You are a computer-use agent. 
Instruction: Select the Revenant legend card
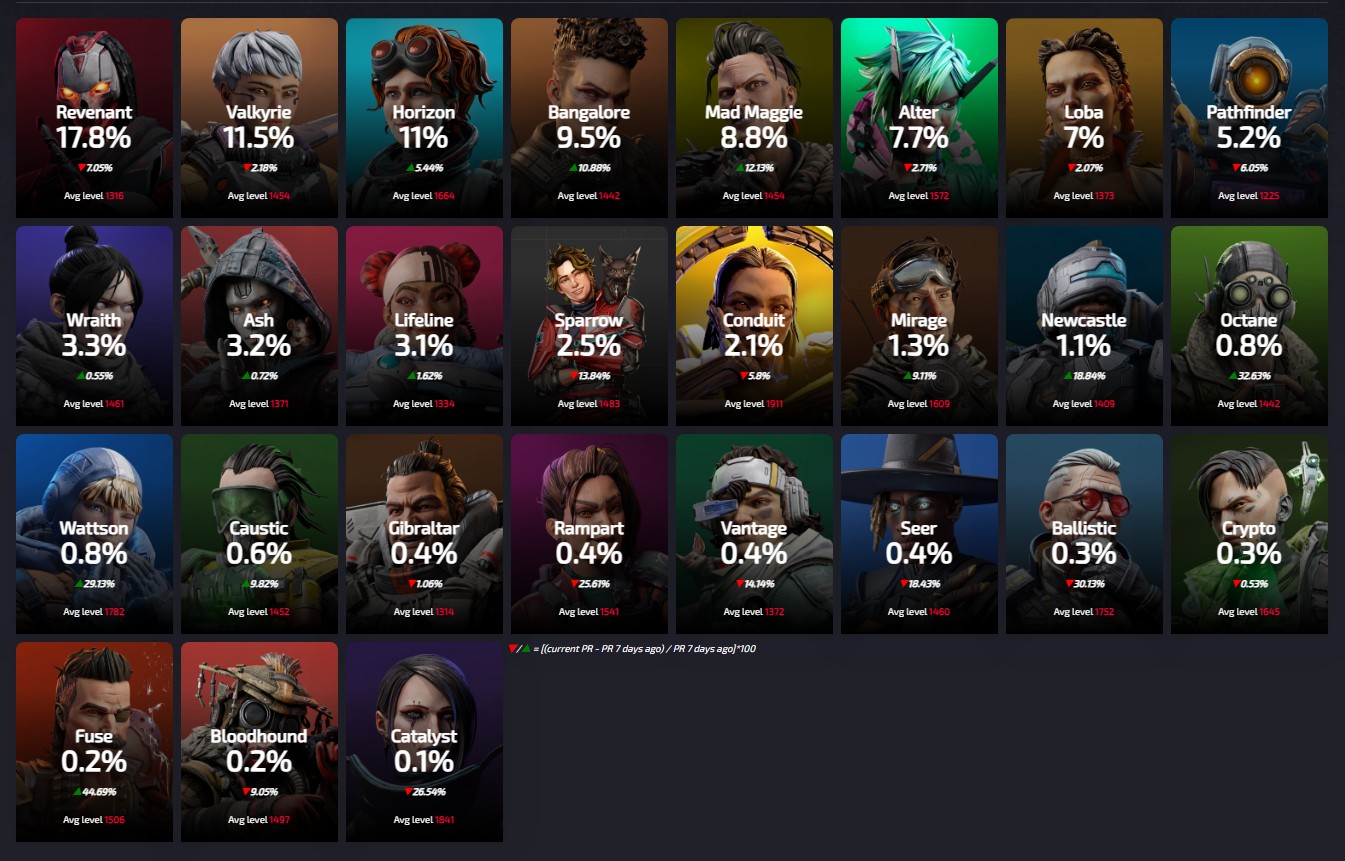click(94, 118)
